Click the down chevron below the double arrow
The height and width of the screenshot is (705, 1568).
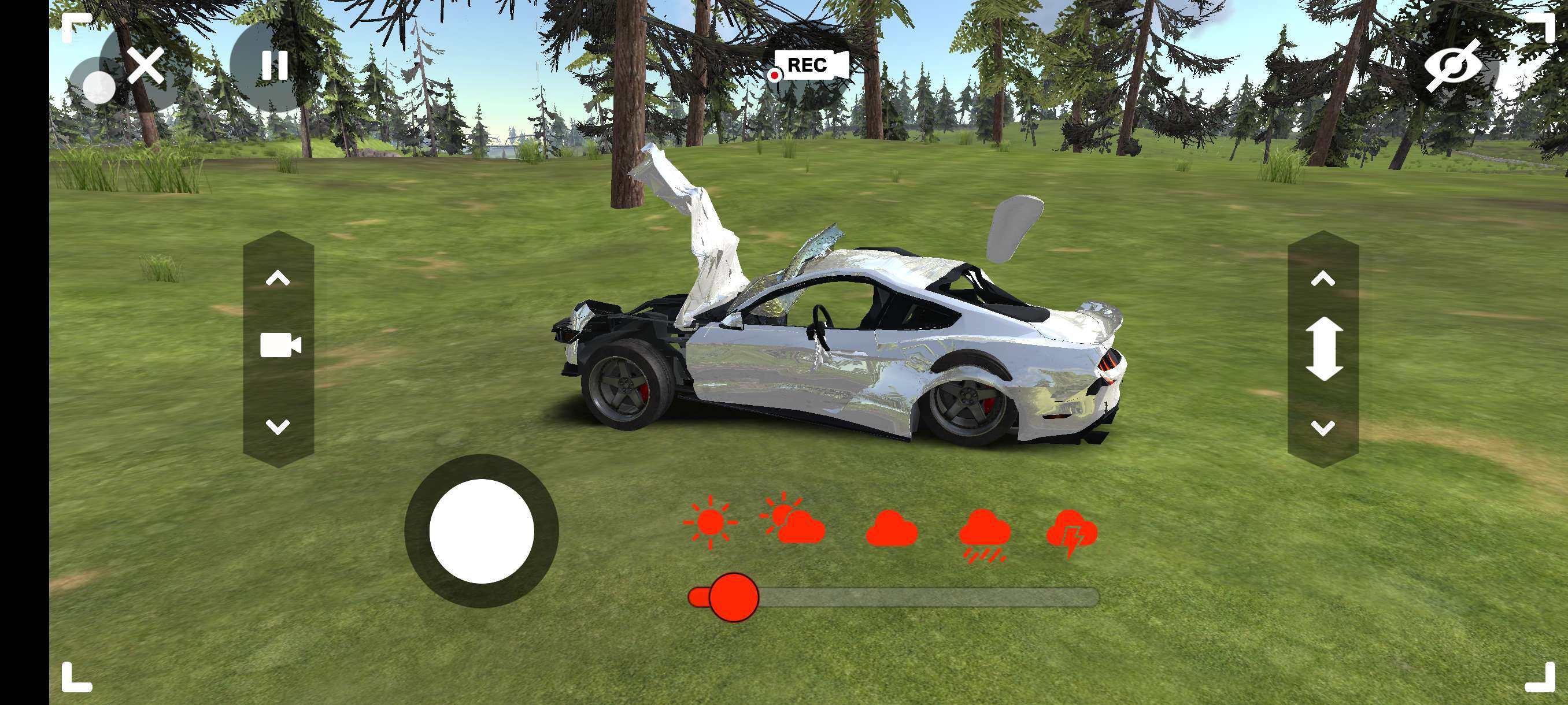point(1323,428)
